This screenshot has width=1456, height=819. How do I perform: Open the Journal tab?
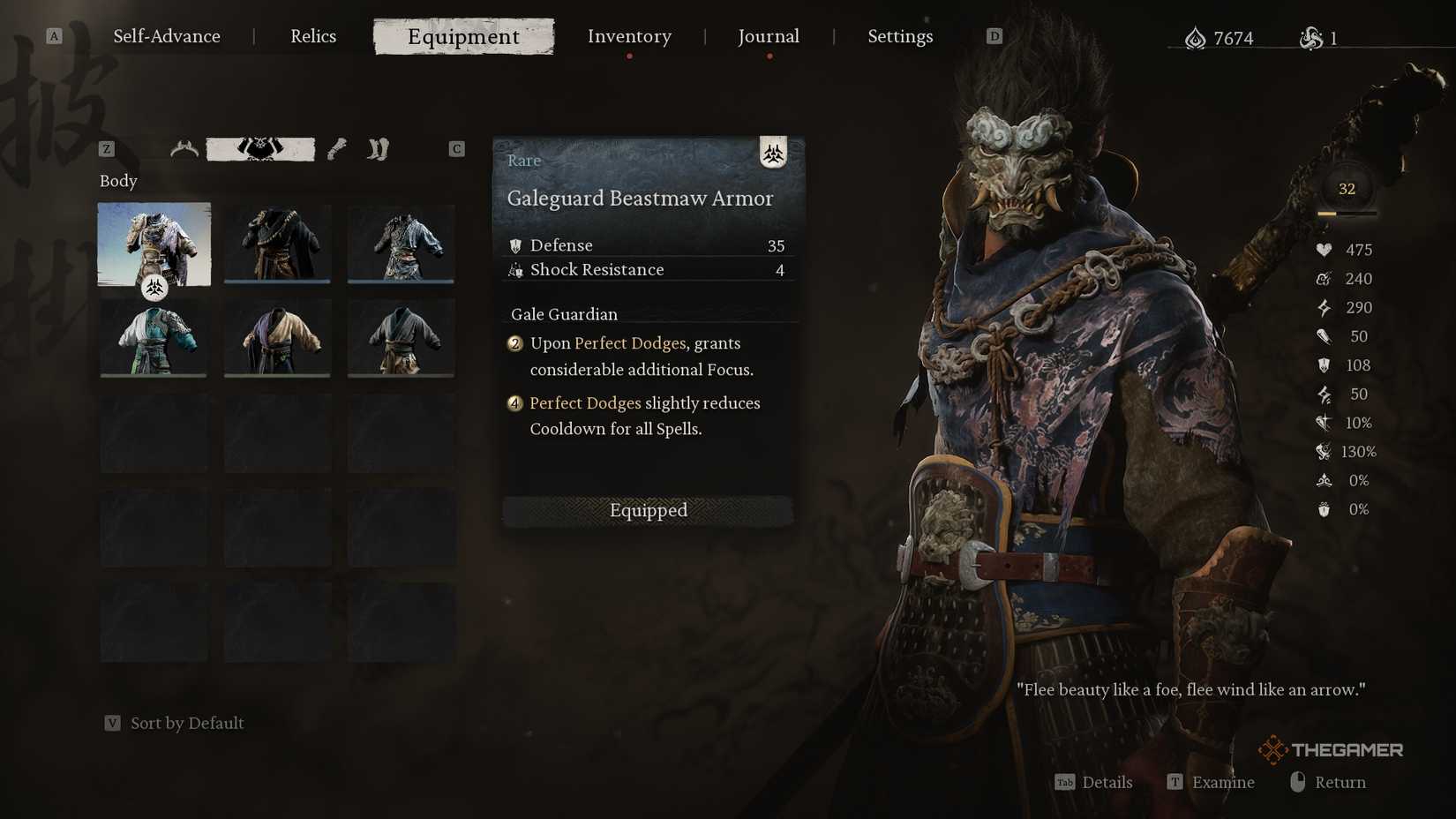pyautogui.click(x=768, y=36)
